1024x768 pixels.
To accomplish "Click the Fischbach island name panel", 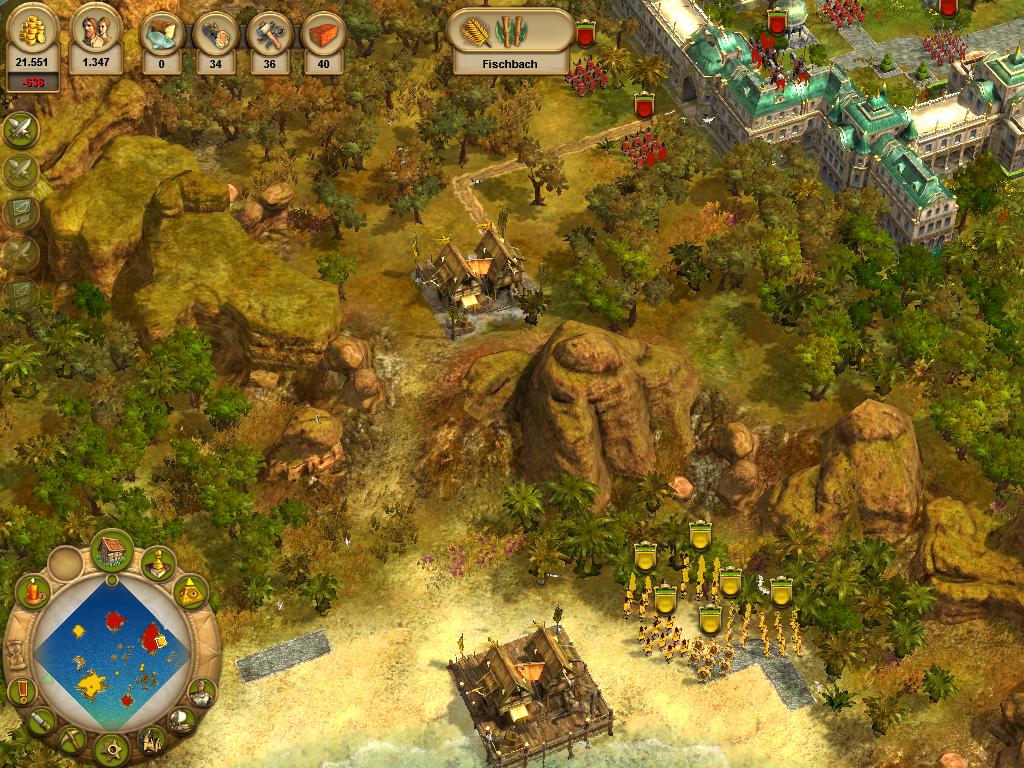I will (510, 63).
